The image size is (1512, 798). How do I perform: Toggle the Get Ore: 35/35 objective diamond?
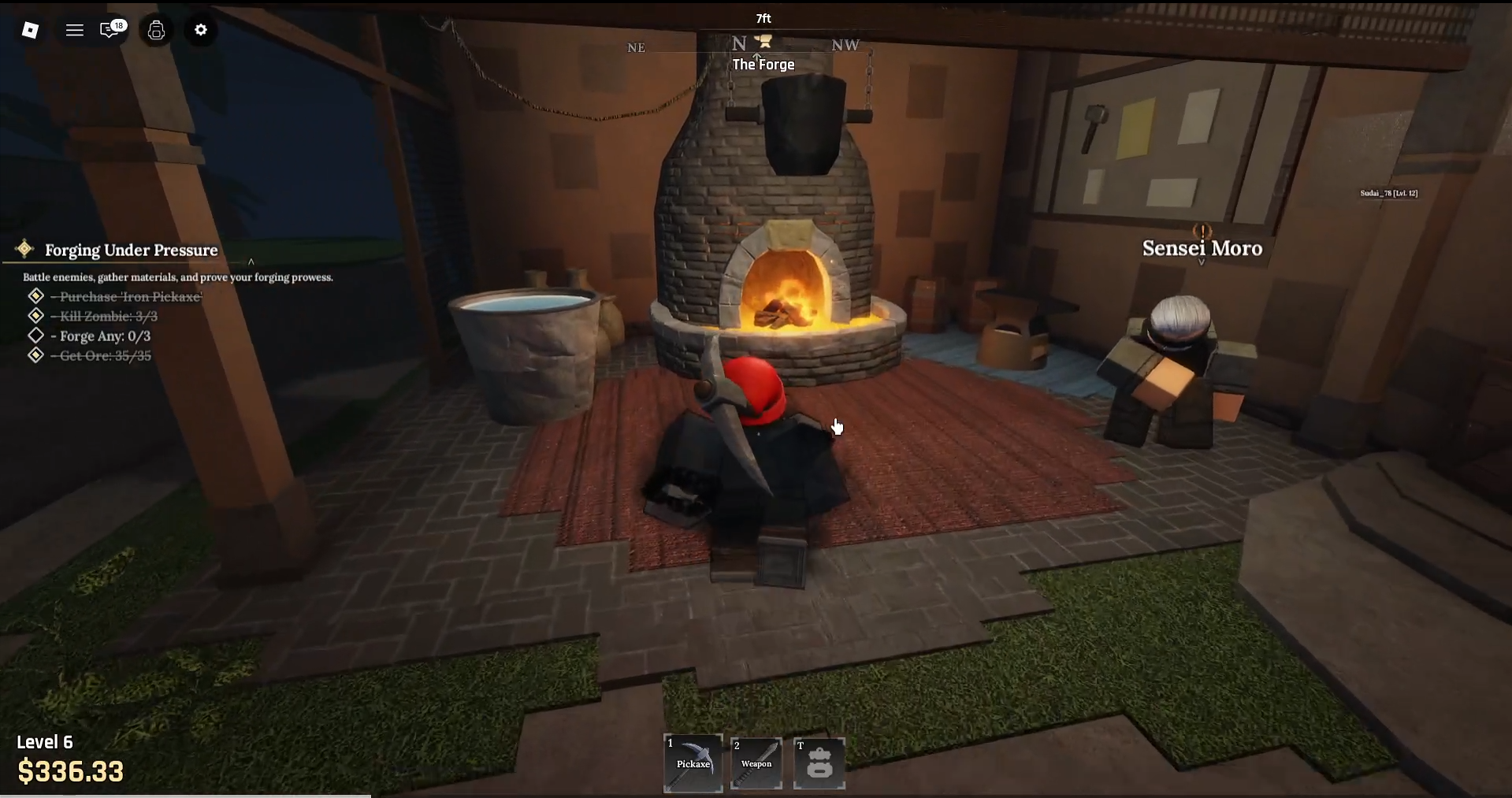click(35, 354)
